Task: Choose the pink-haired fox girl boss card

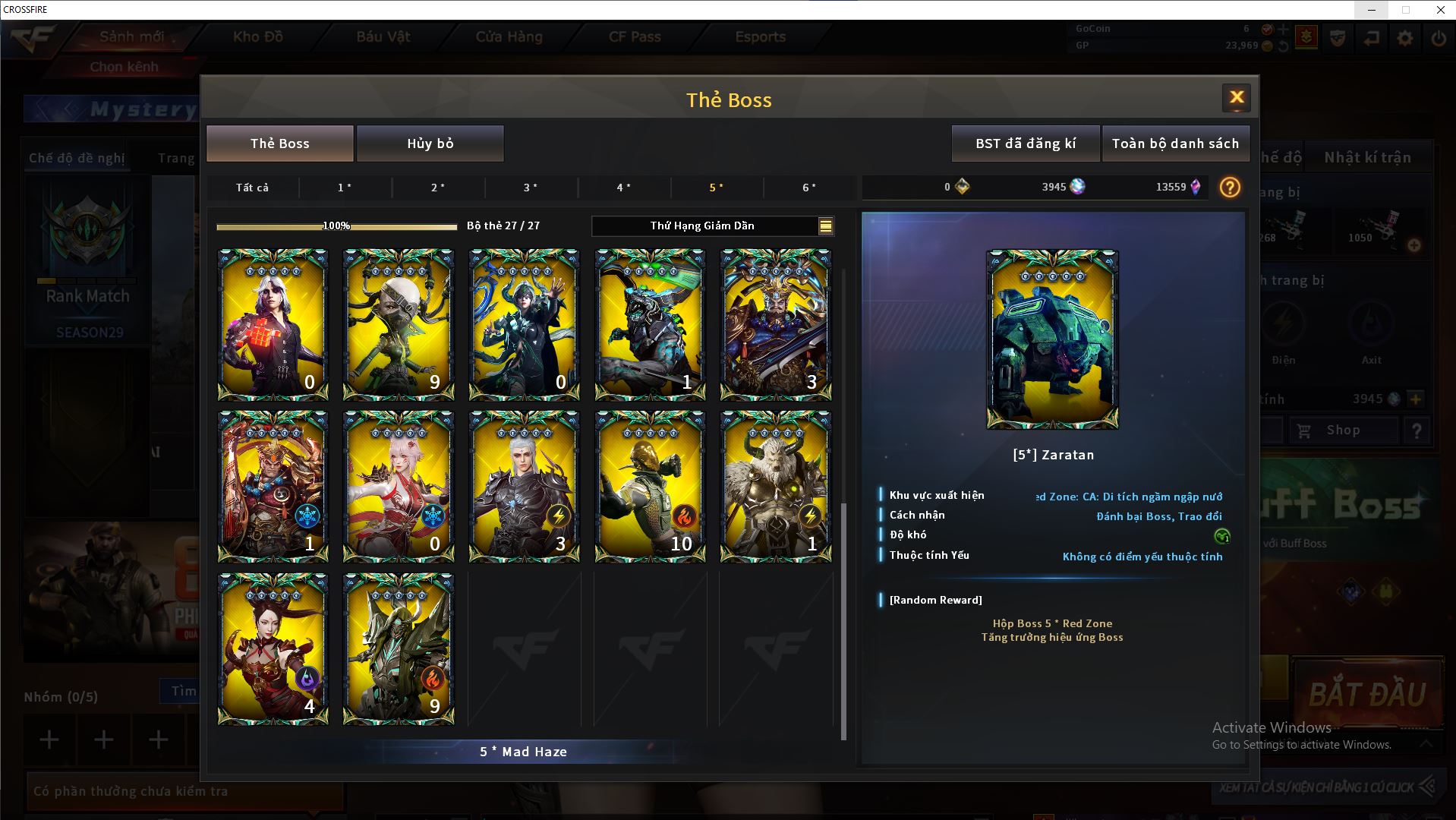Action: click(x=399, y=487)
